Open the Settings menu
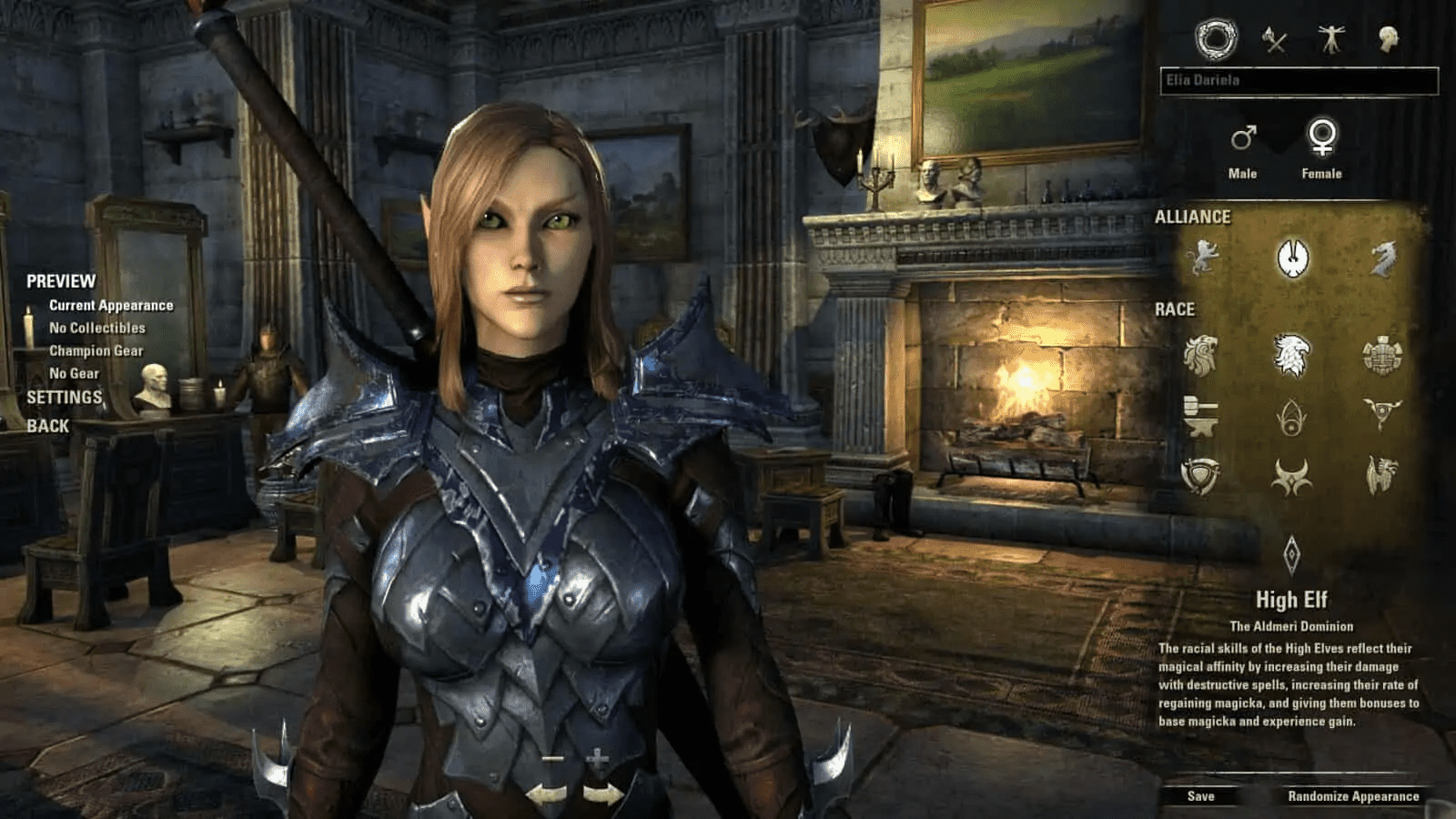The height and width of the screenshot is (819, 1456). coord(64,398)
